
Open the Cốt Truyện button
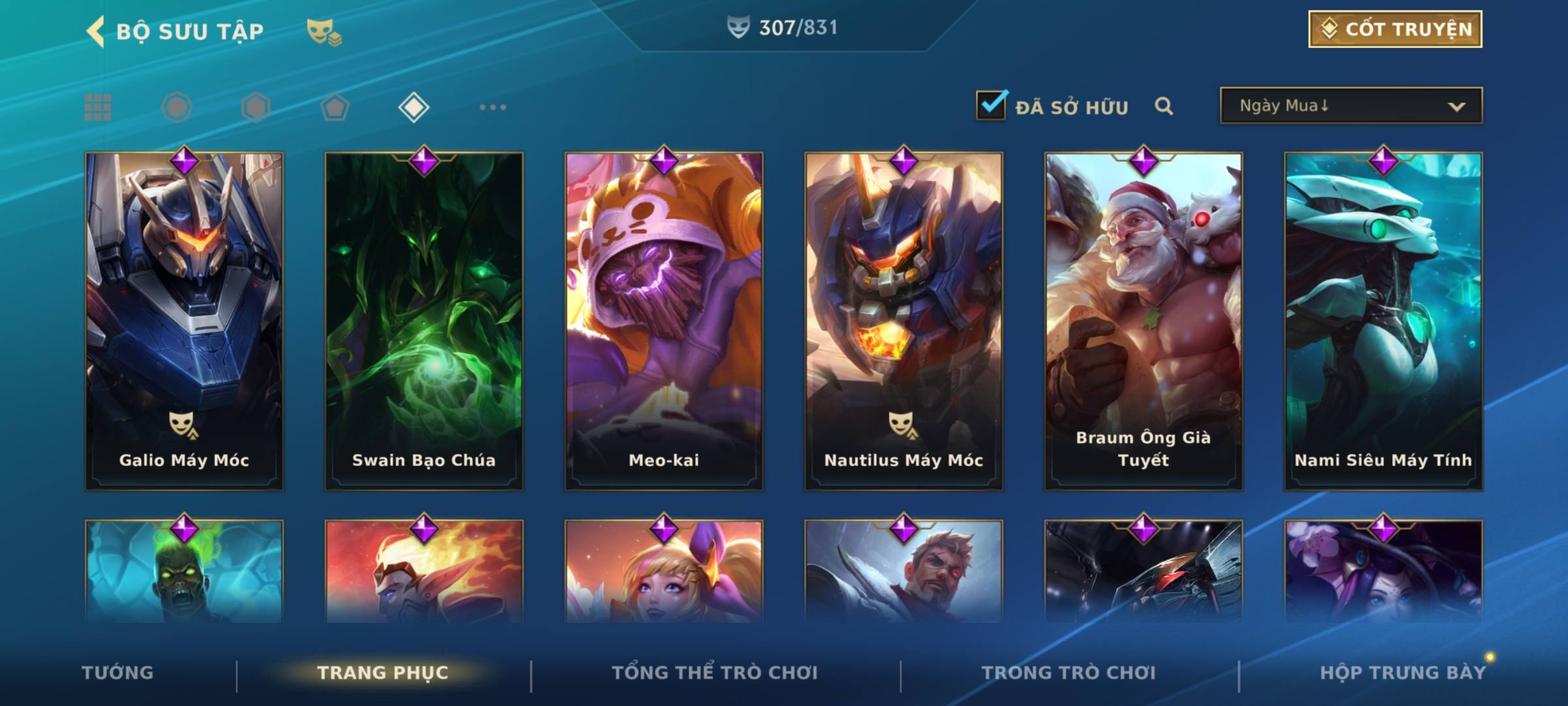pos(1395,29)
